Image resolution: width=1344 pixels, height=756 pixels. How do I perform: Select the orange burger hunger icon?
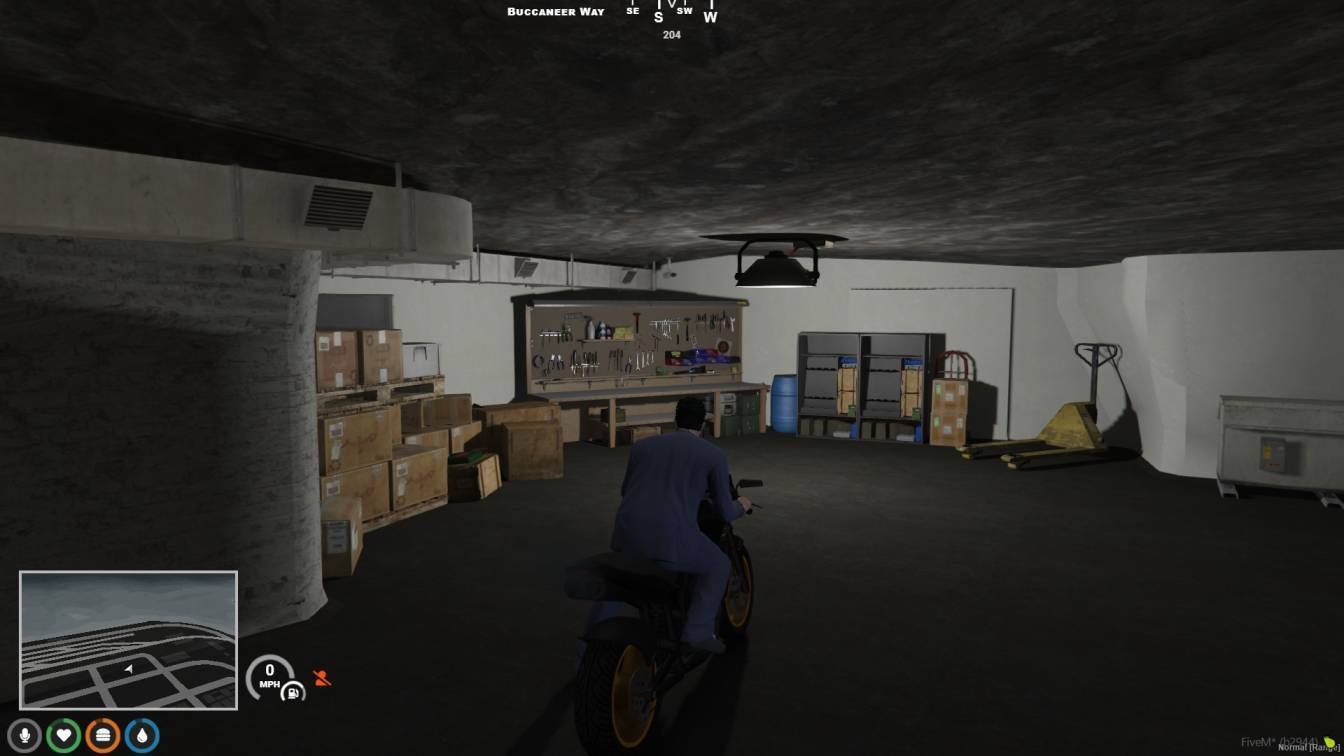pyautogui.click(x=103, y=736)
